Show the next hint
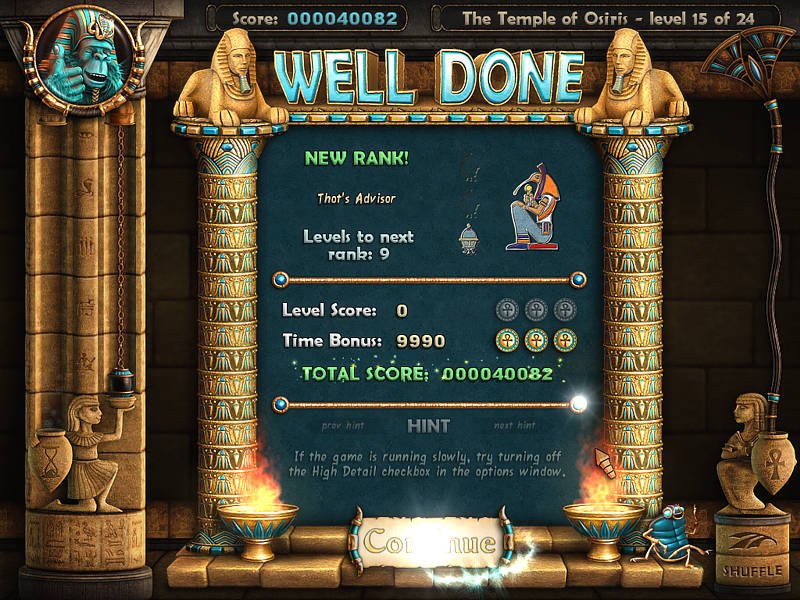Image resolution: width=800 pixels, height=600 pixels. click(x=515, y=425)
